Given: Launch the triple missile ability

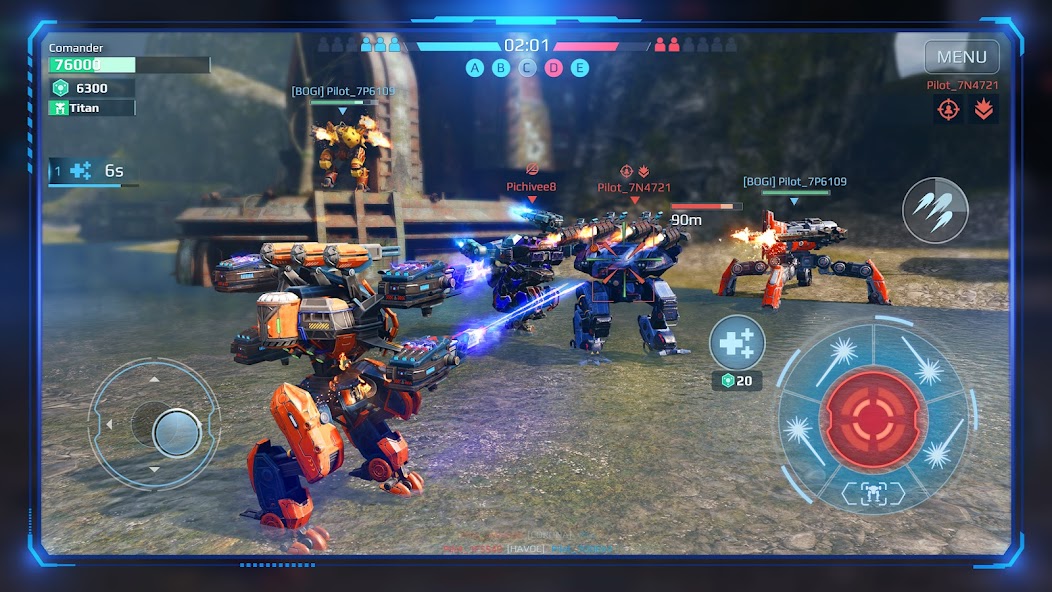Looking at the screenshot, I should click(x=934, y=211).
